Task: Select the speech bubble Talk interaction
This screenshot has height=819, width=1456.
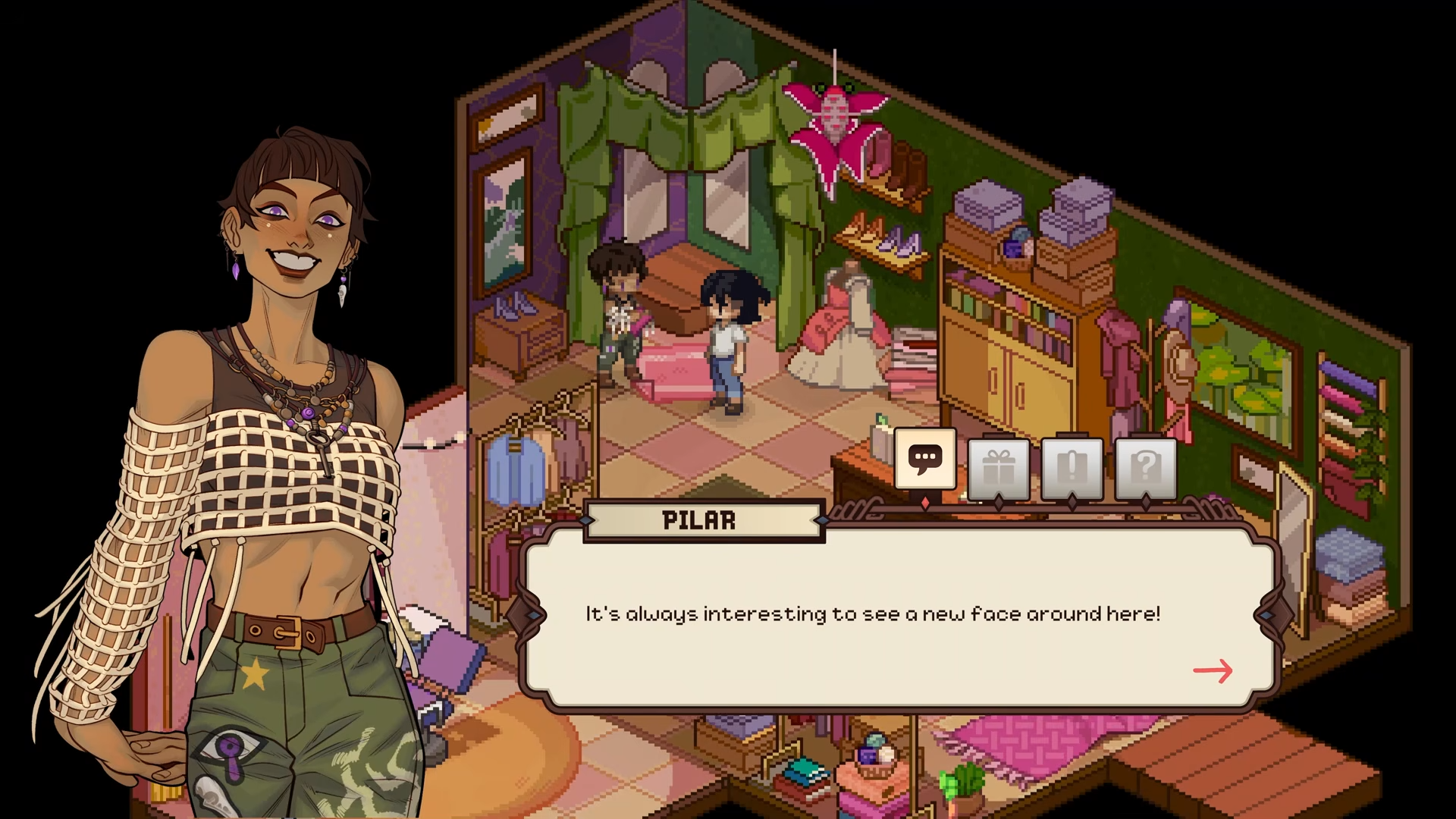Action: (925, 459)
